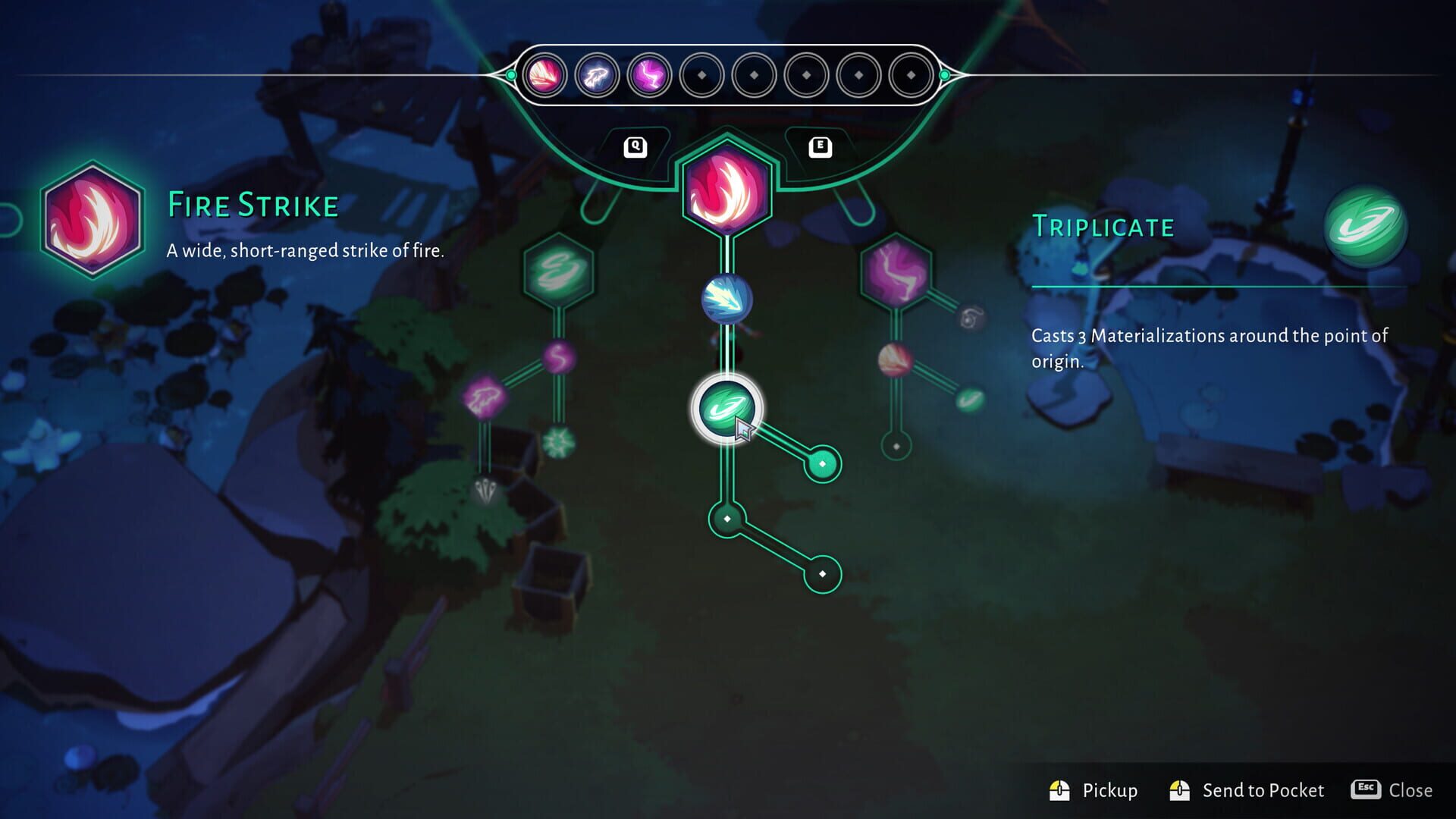Select the small green node branching right of Triplicate
This screenshot has width=1456, height=819.
tap(822, 463)
